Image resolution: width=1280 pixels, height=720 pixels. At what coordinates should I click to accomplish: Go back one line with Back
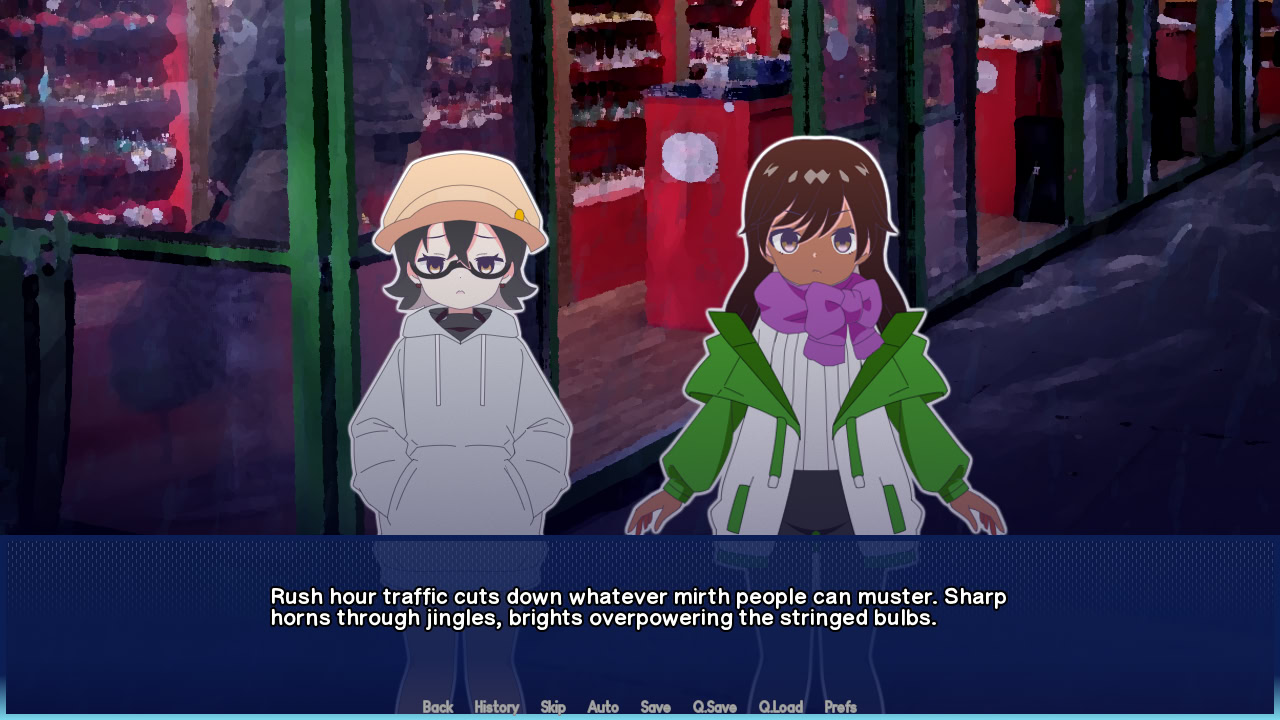pyautogui.click(x=438, y=707)
